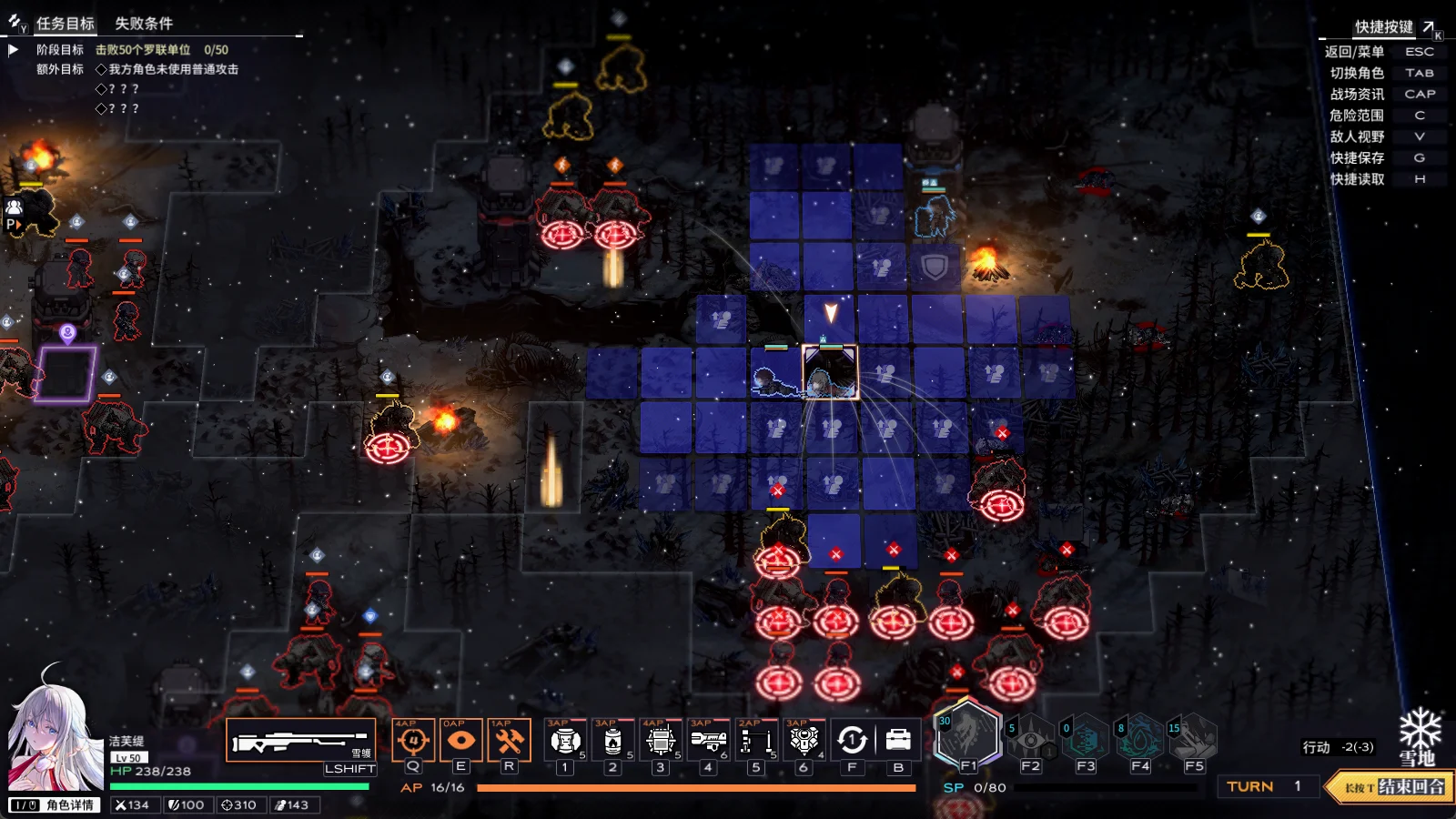Image resolution: width=1456 pixels, height=819 pixels.
Task: Select the sniper rifle weapon slot
Action: click(301, 741)
